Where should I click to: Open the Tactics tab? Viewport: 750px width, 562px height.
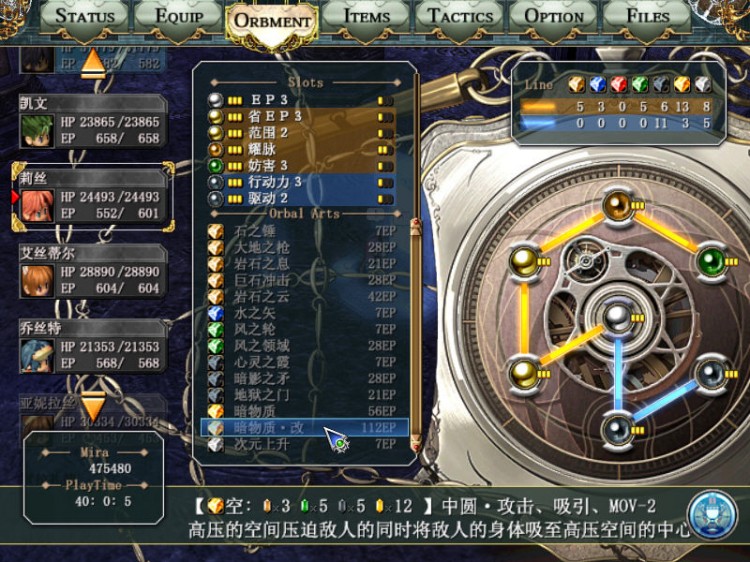point(460,16)
